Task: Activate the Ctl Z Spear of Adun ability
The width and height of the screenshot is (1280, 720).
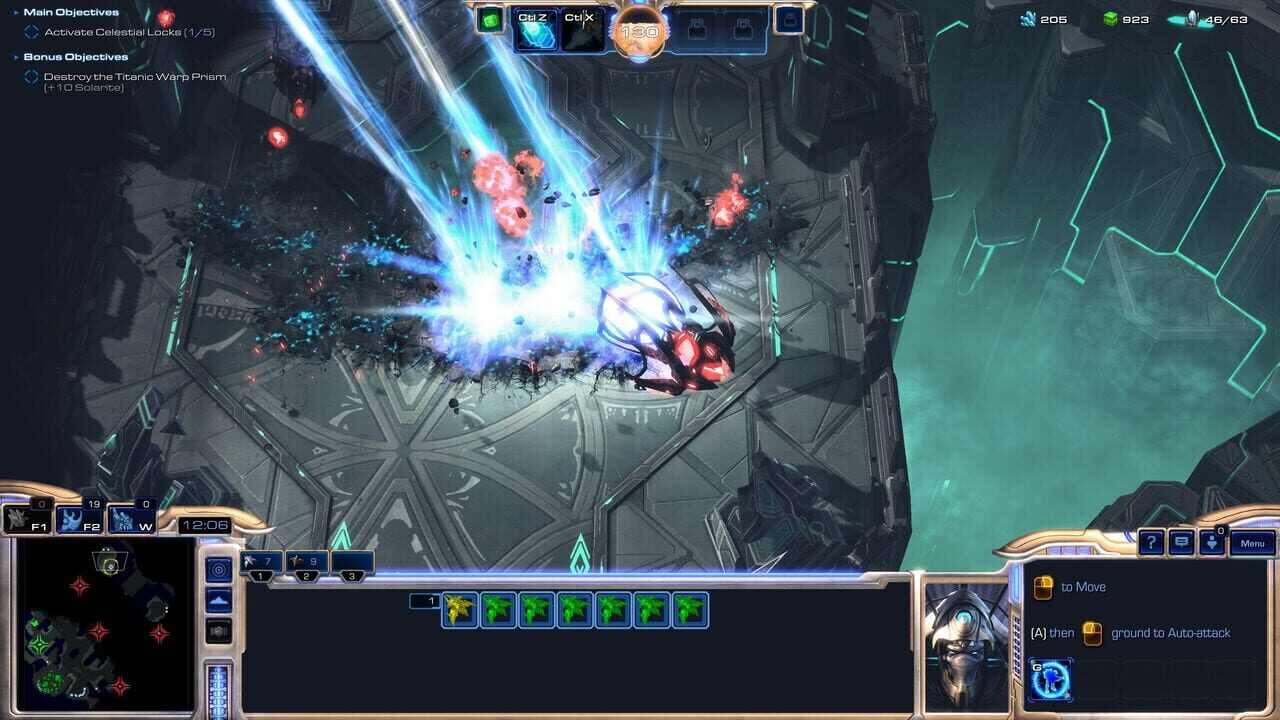Action: tap(534, 27)
